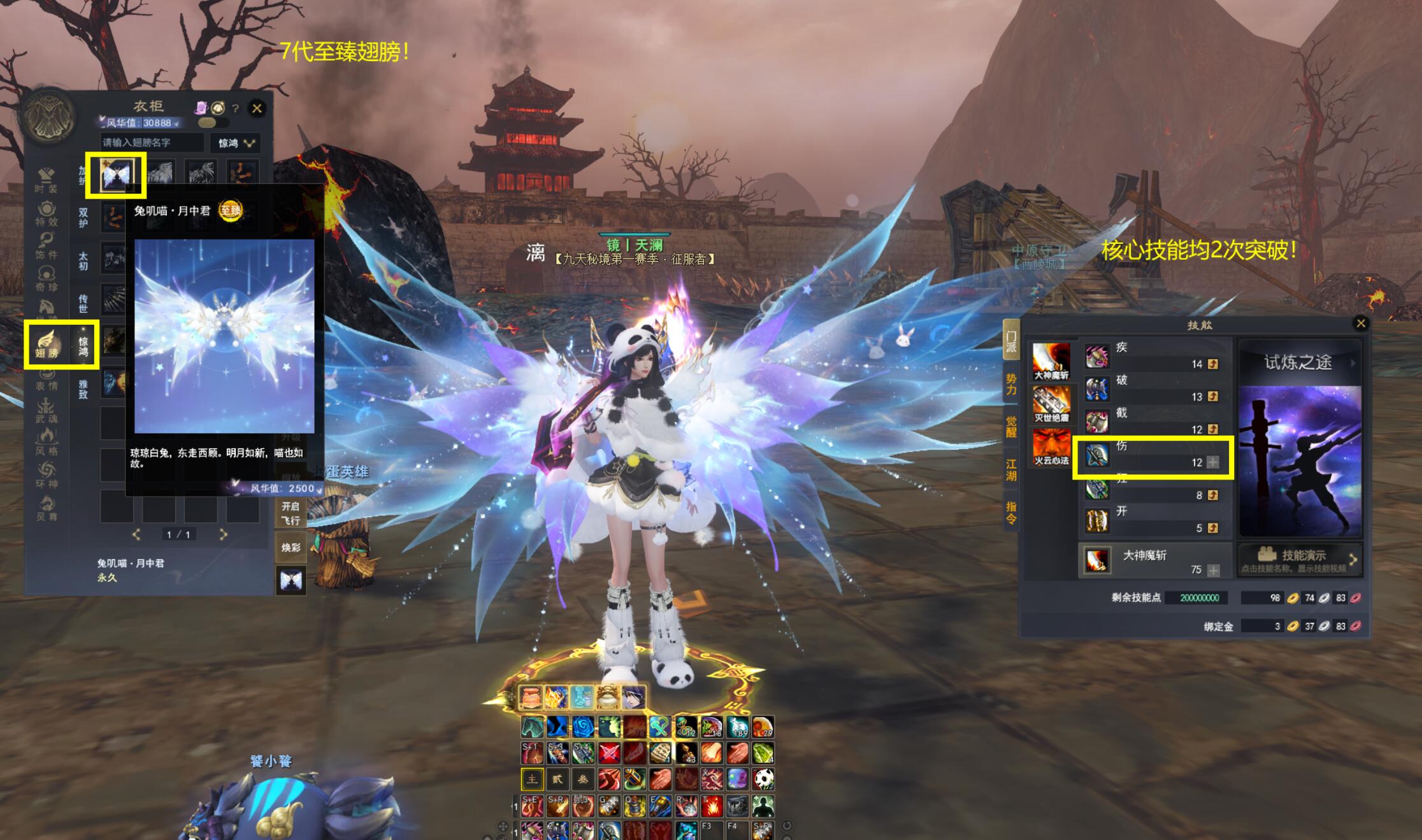Open the 焕彩 recolor option
This screenshot has height=840, width=1422.
click(291, 548)
